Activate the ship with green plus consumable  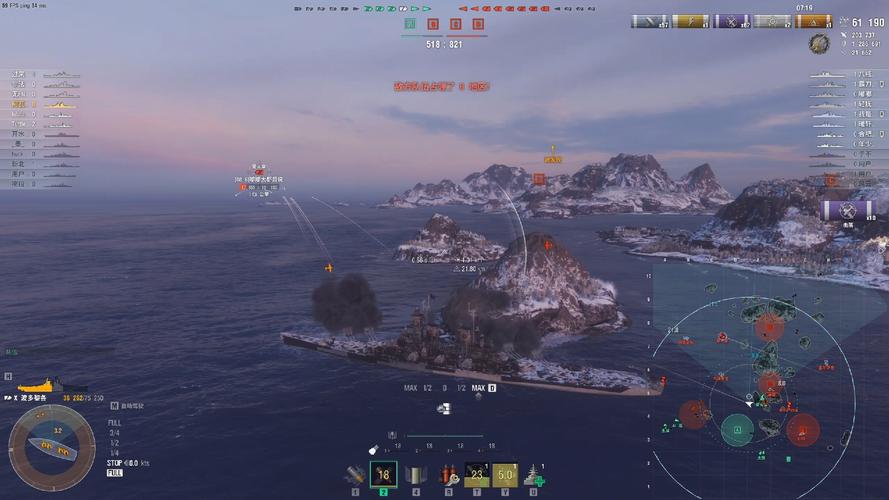pos(535,476)
